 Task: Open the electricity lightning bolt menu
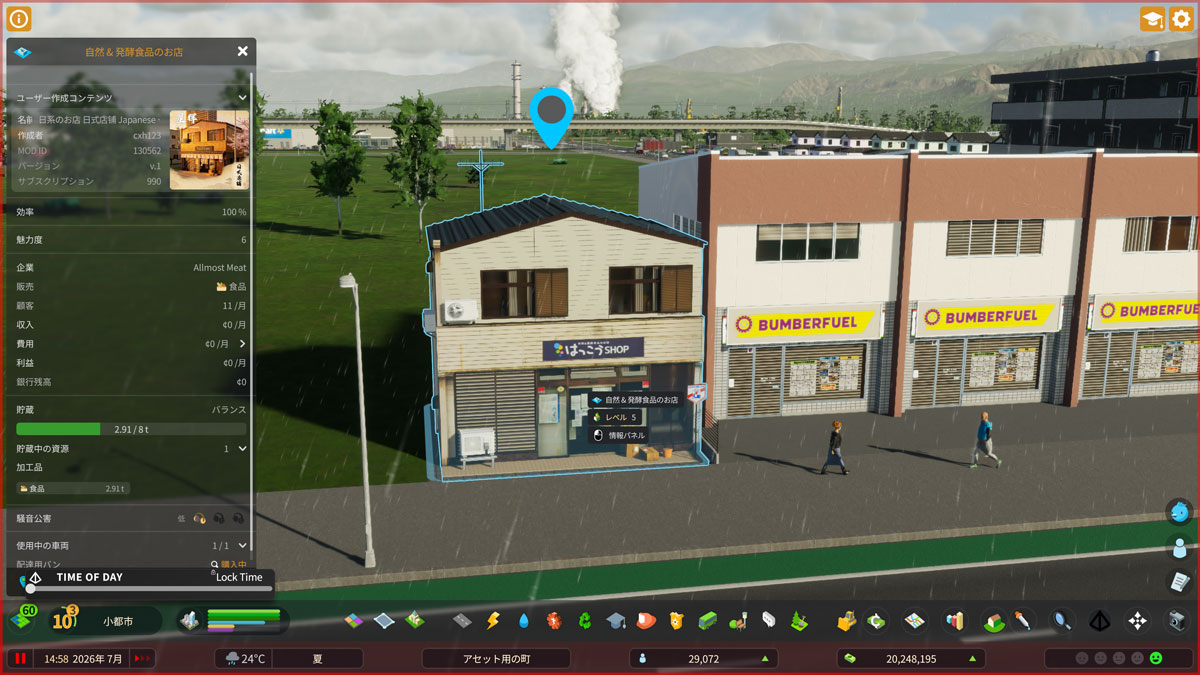tap(492, 621)
